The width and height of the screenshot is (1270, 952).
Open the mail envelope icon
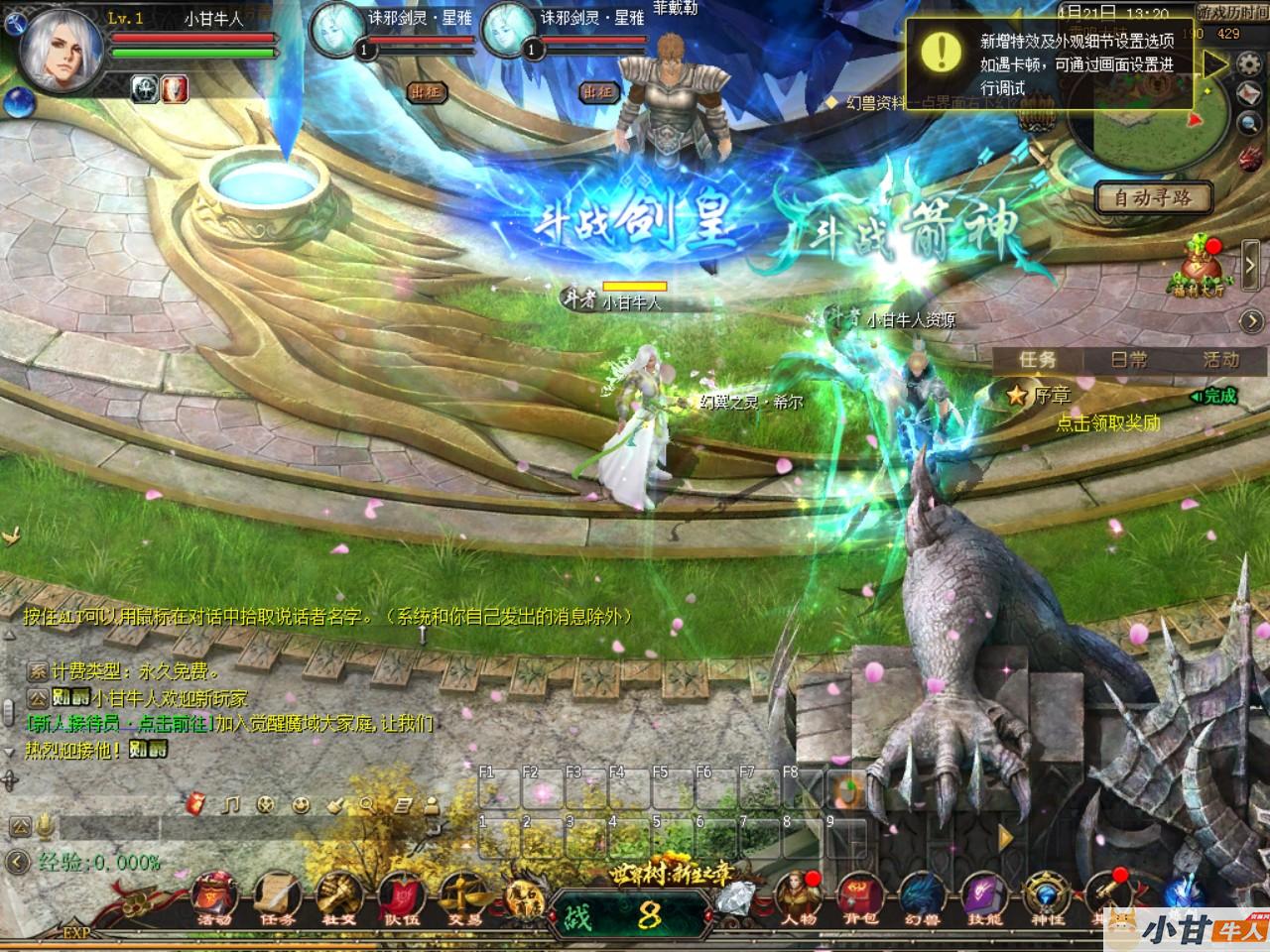tap(1248, 94)
